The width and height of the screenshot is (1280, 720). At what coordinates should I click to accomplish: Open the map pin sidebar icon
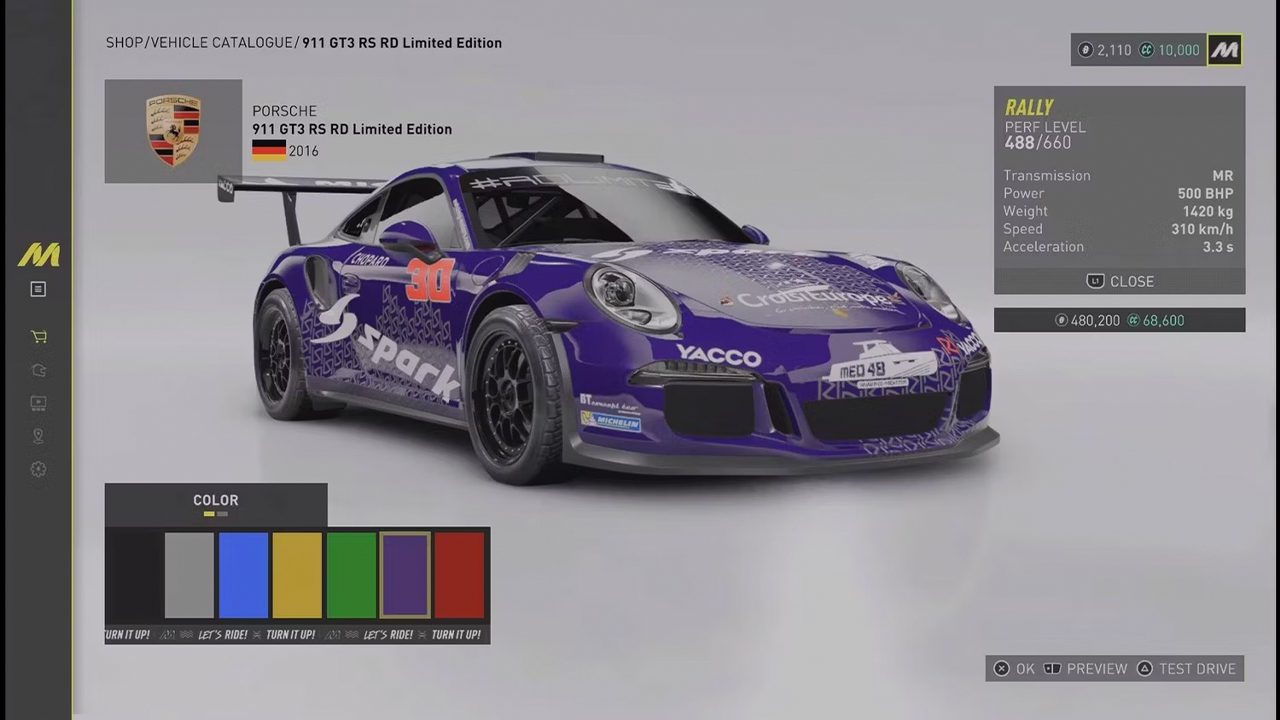[38, 436]
